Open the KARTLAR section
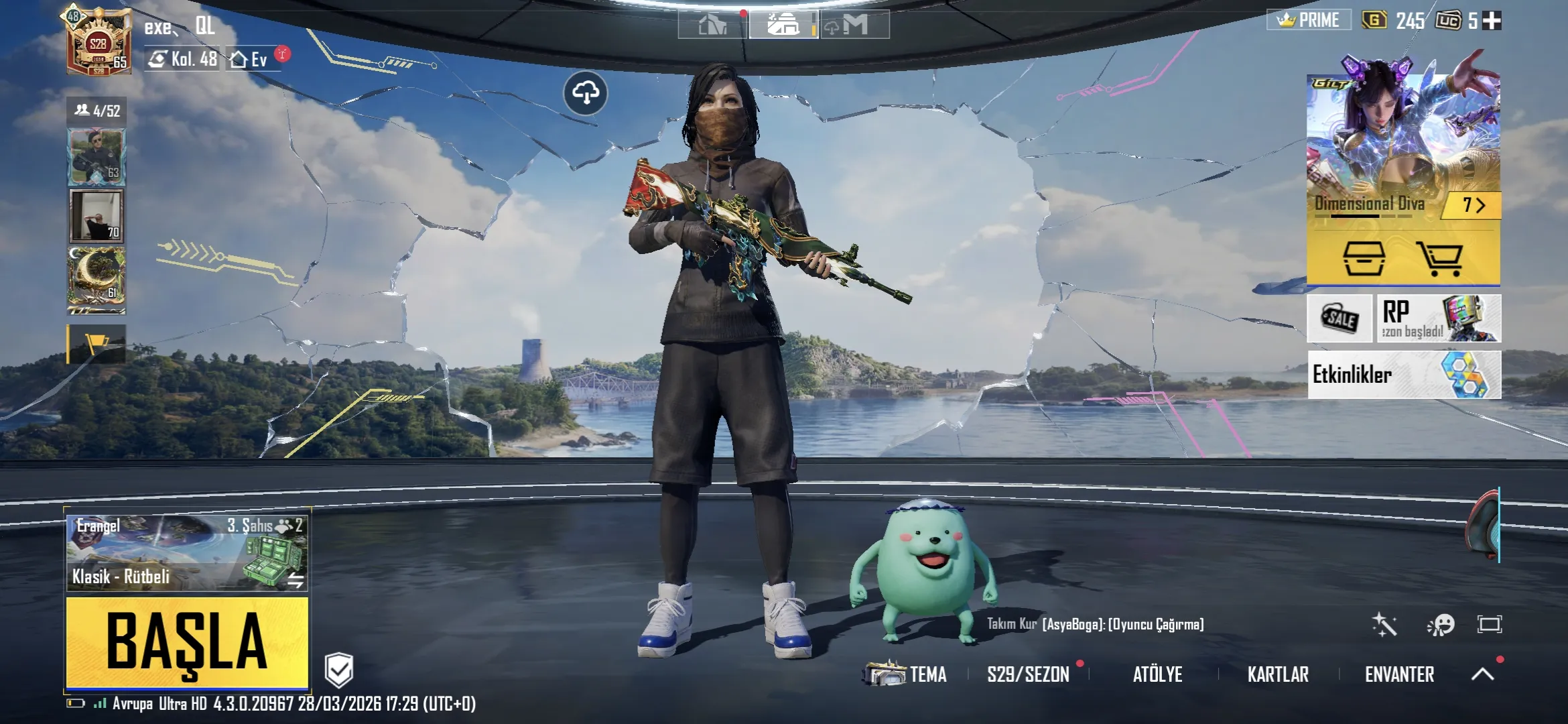The width and height of the screenshot is (1568, 724). point(1278,674)
